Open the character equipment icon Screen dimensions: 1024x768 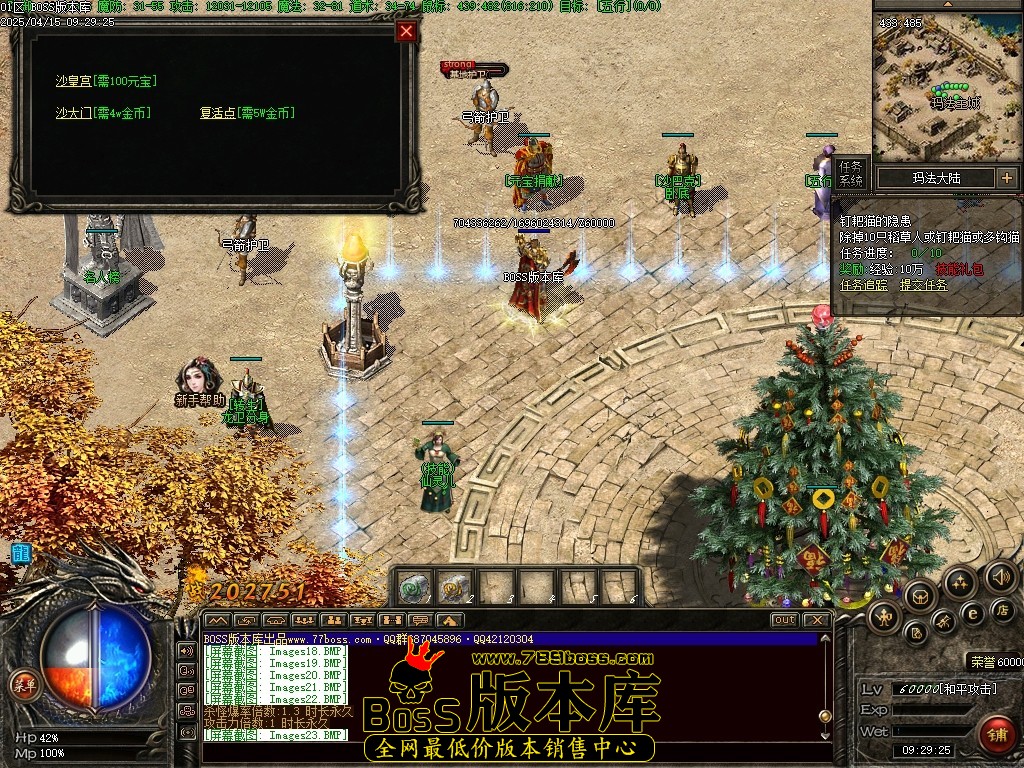click(883, 615)
